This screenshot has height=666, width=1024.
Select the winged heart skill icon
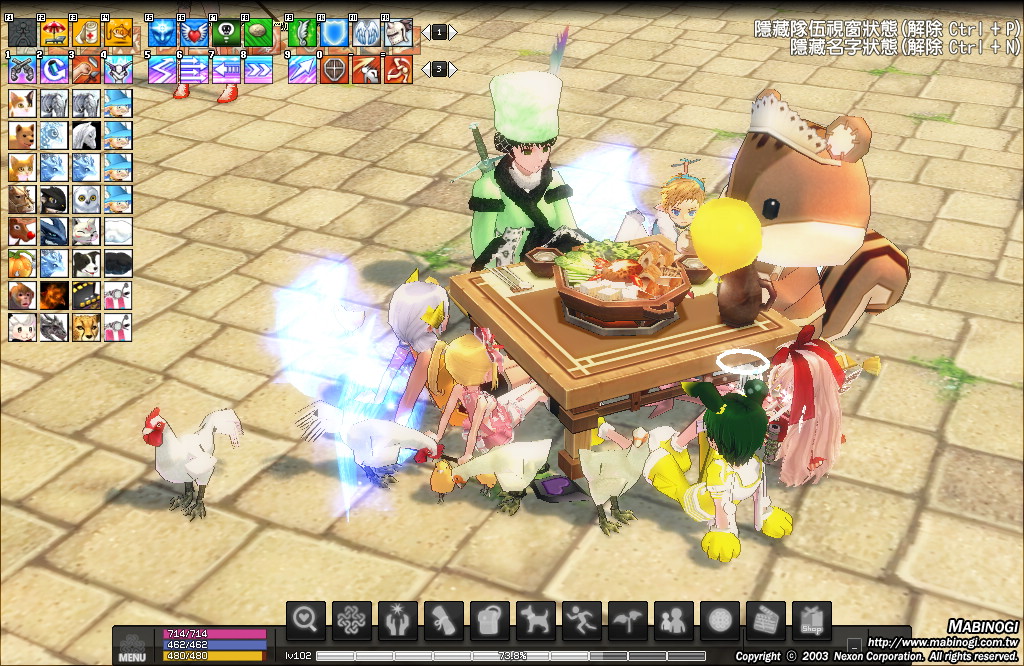[194, 33]
